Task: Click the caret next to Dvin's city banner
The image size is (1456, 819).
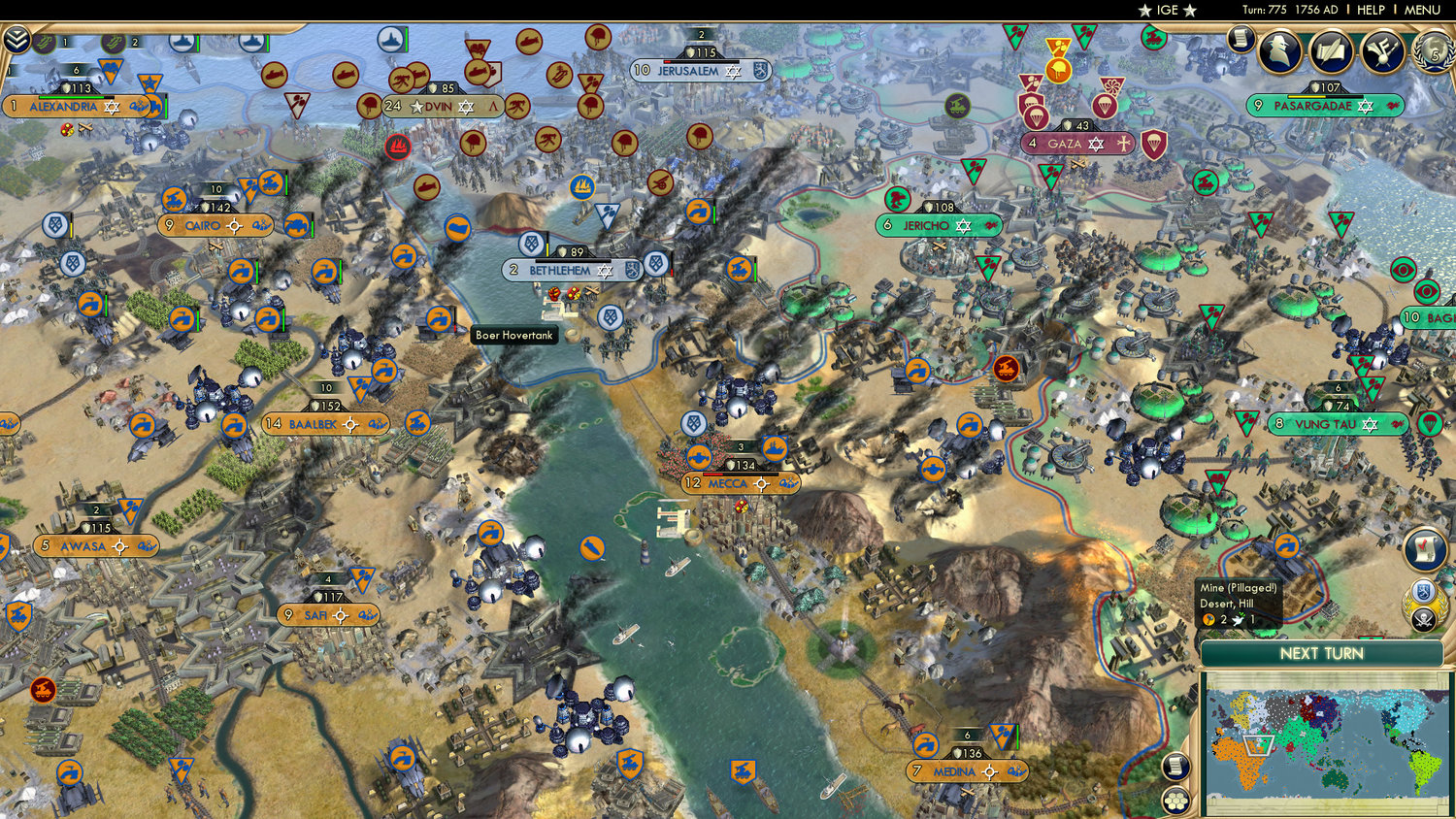Action: point(492,107)
